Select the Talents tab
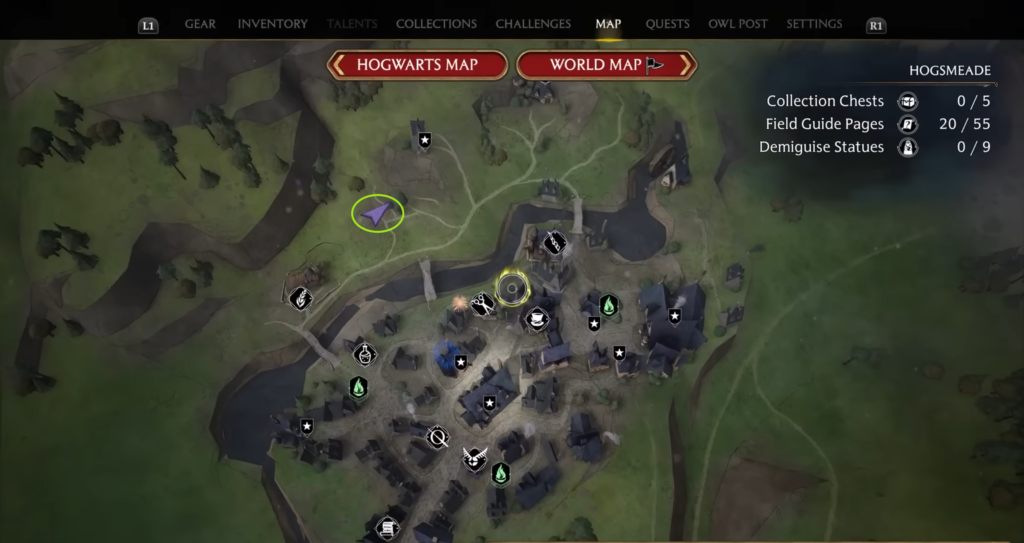This screenshot has width=1024, height=543. [354, 24]
